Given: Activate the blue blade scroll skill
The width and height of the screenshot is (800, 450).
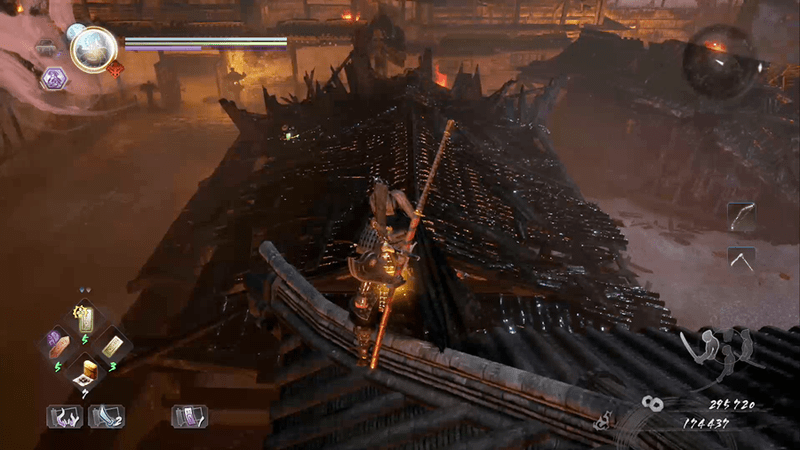Looking at the screenshot, I should [x=105, y=415].
